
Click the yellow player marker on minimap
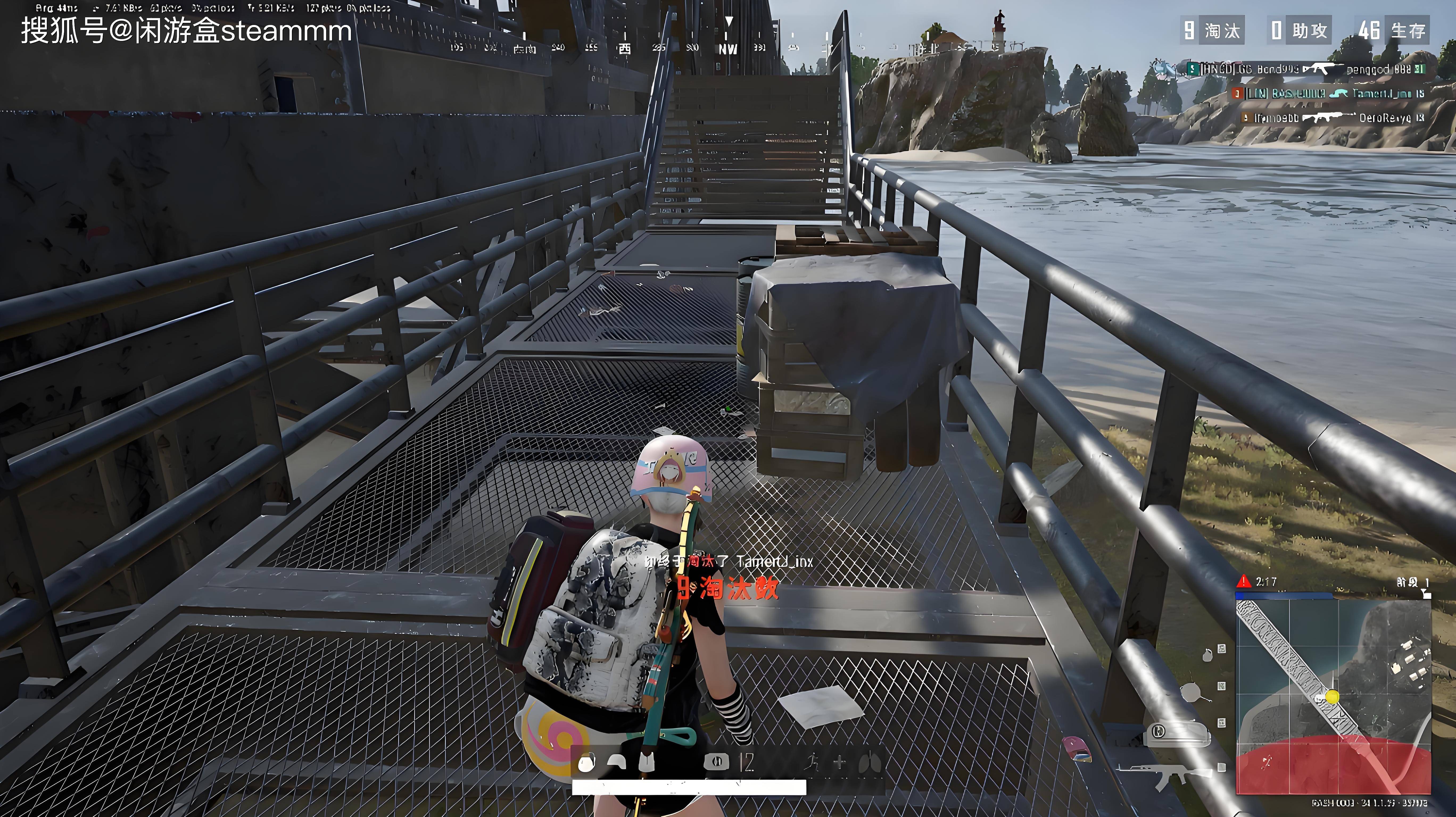[1332, 696]
